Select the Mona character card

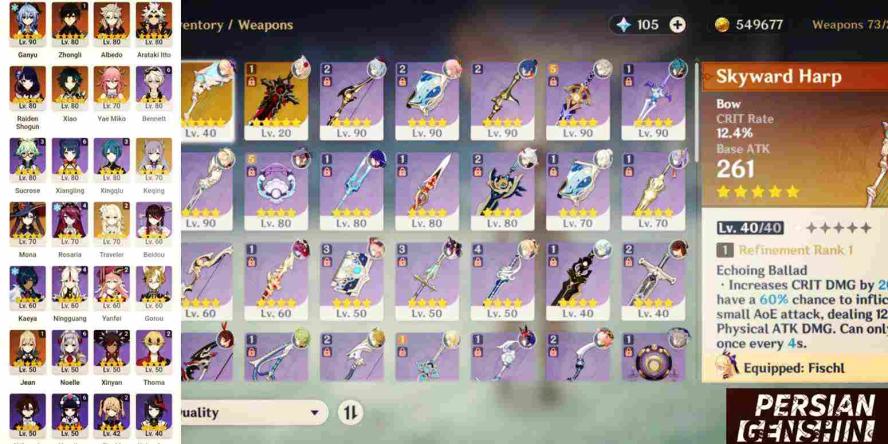[28, 225]
